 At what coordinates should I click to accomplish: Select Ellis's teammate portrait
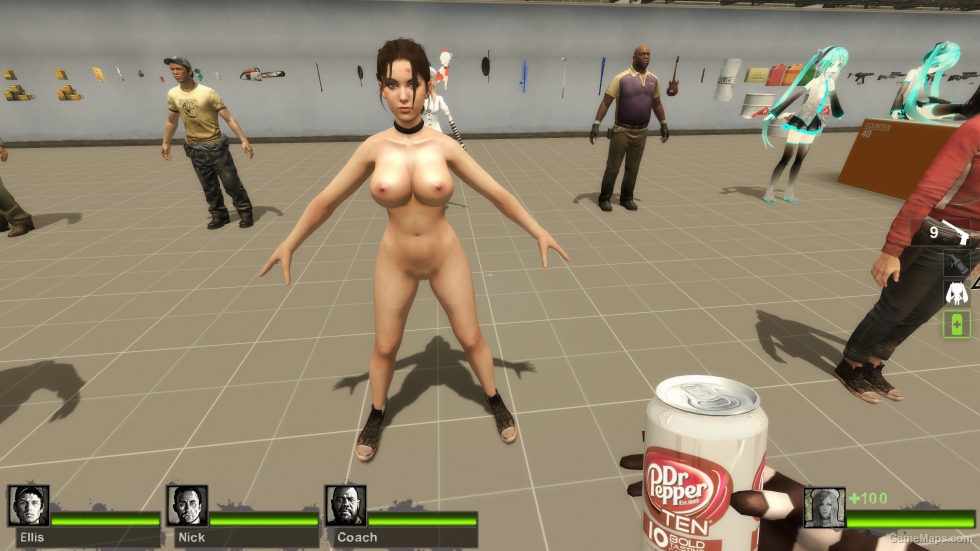coord(29,506)
